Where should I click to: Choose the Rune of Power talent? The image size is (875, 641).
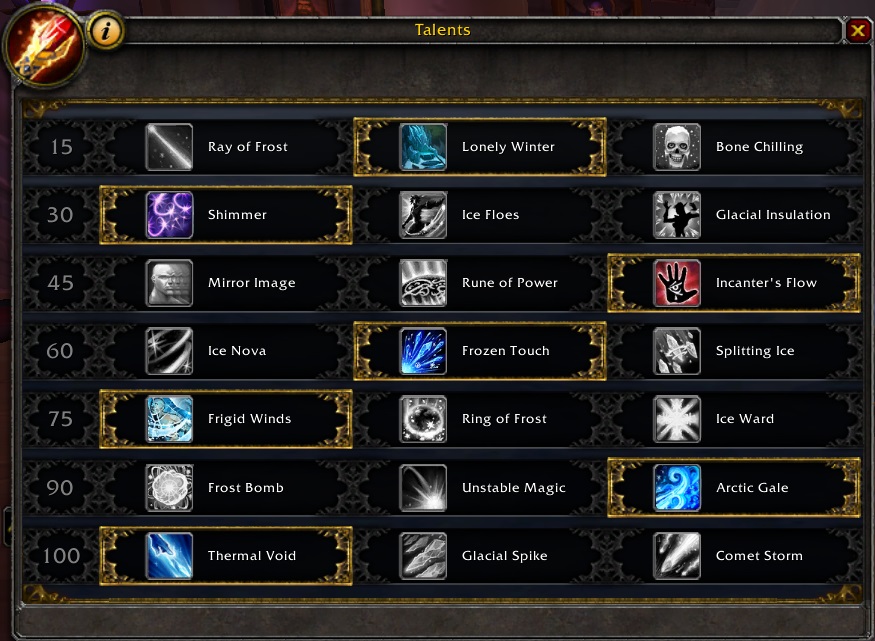point(424,283)
